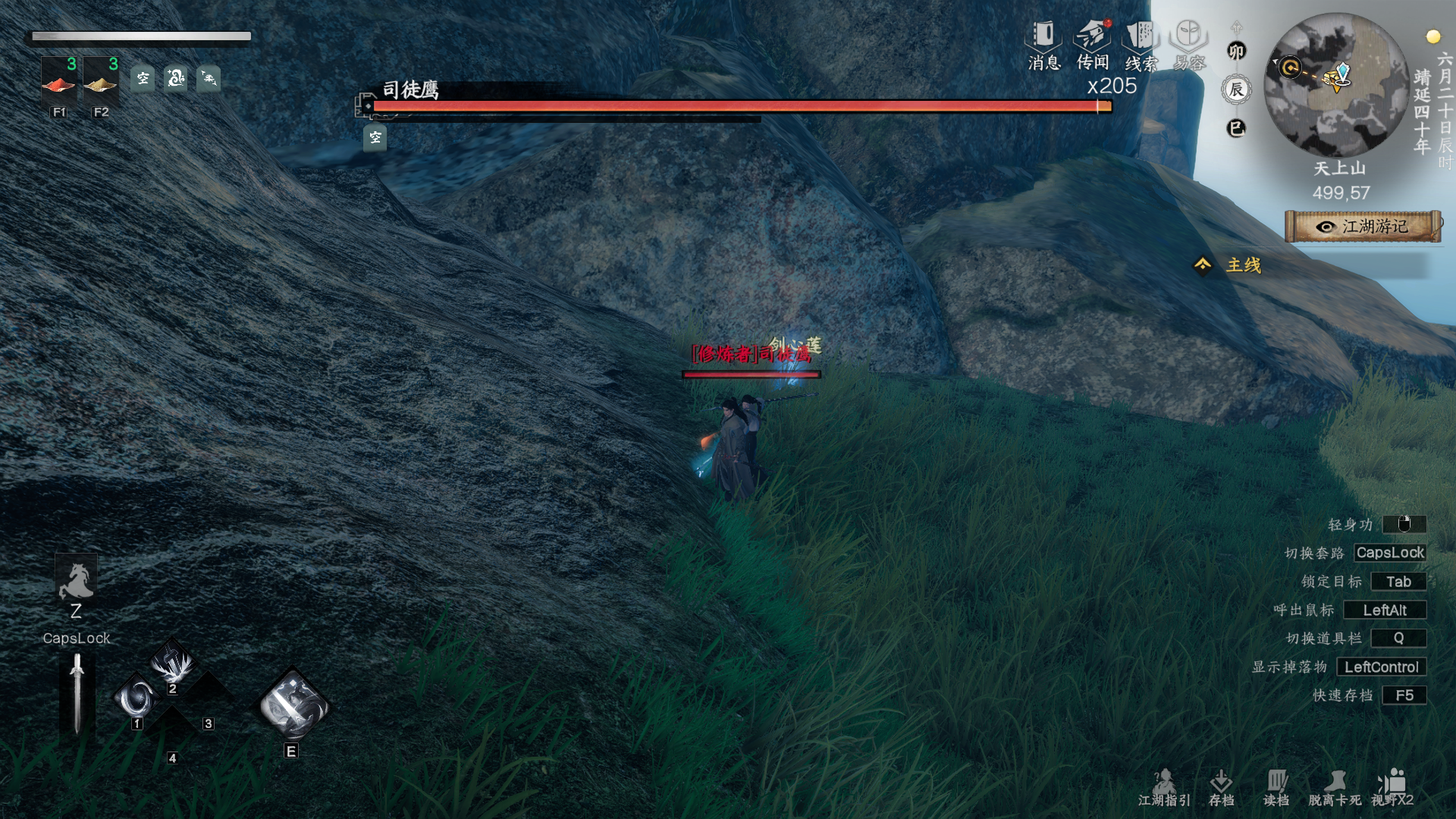Open the 易容 disguise icon
The width and height of the screenshot is (1456, 819).
(1189, 44)
